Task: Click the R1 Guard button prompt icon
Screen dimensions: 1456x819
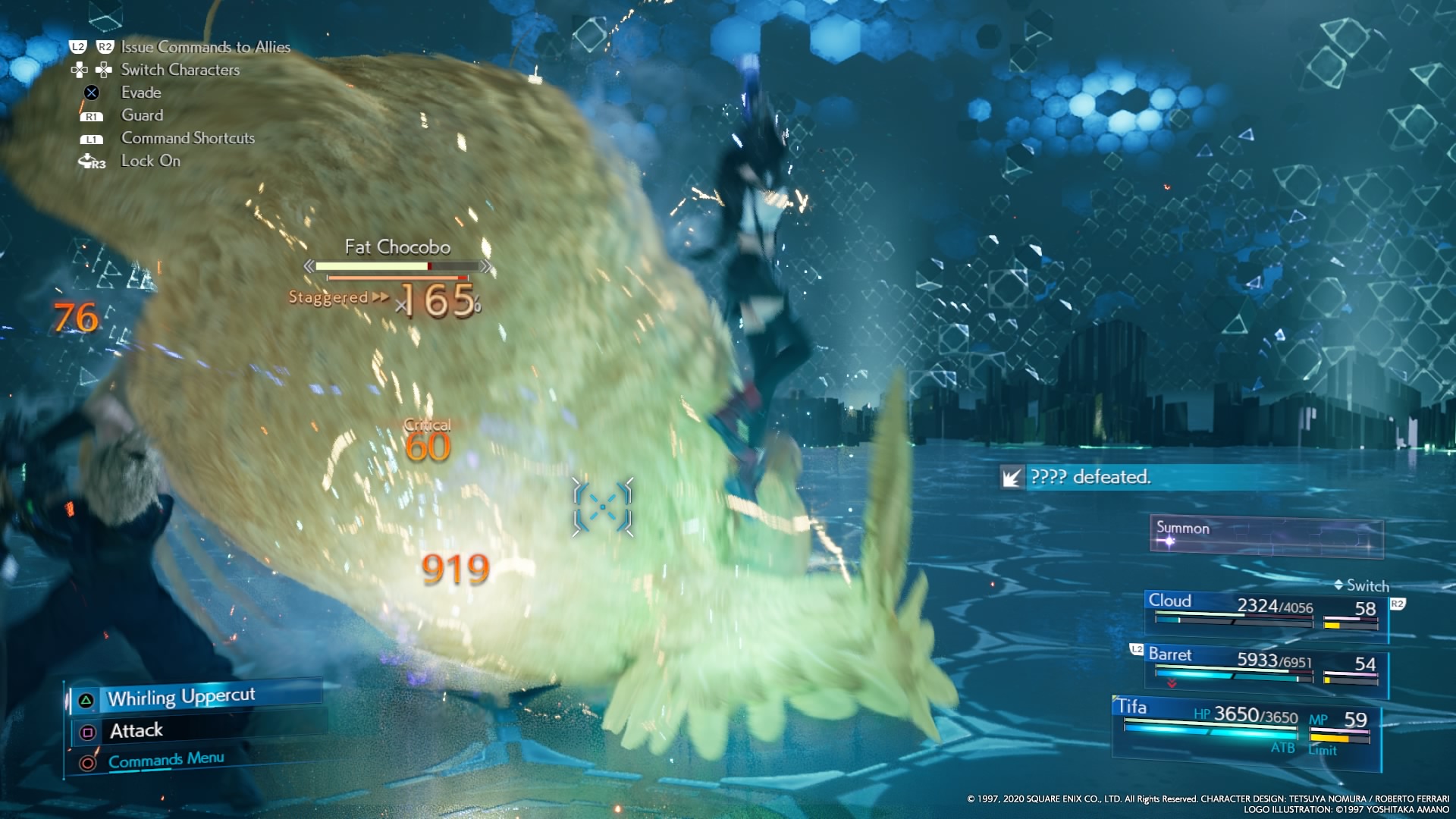Action: pyautogui.click(x=93, y=115)
